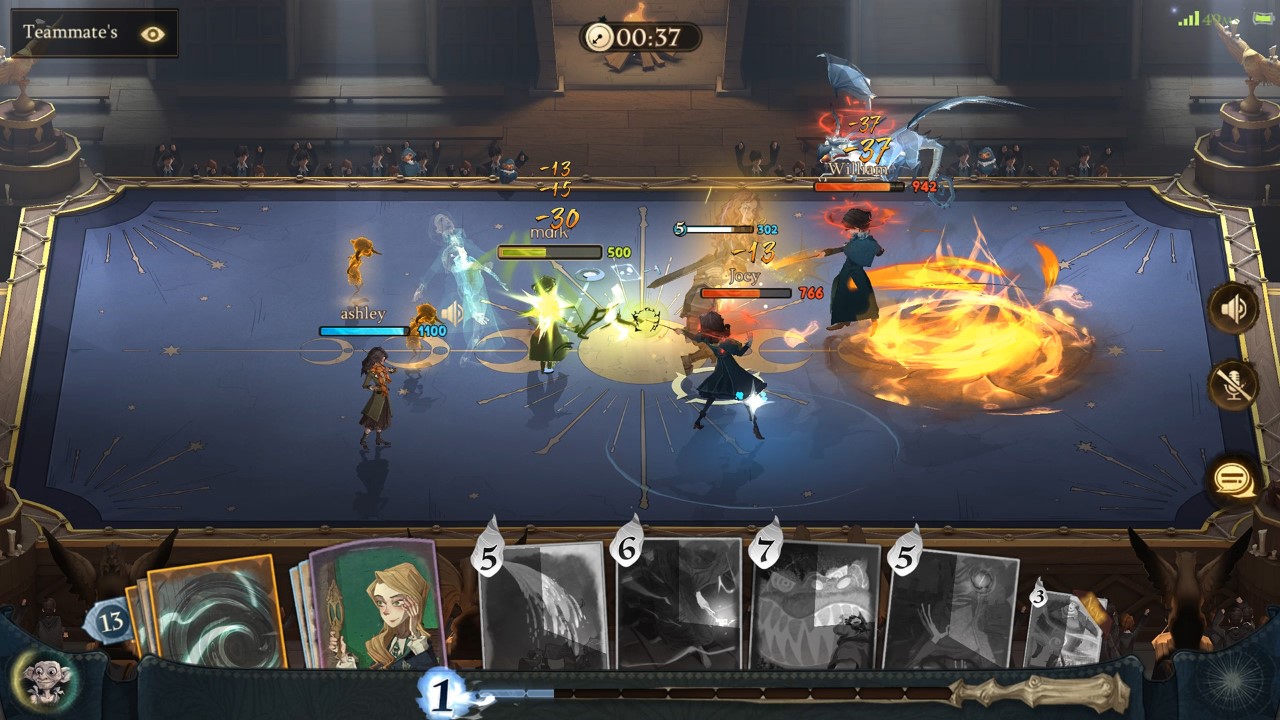Select the 5-cost card with reaching figure
The image size is (1280, 720).
[950, 608]
